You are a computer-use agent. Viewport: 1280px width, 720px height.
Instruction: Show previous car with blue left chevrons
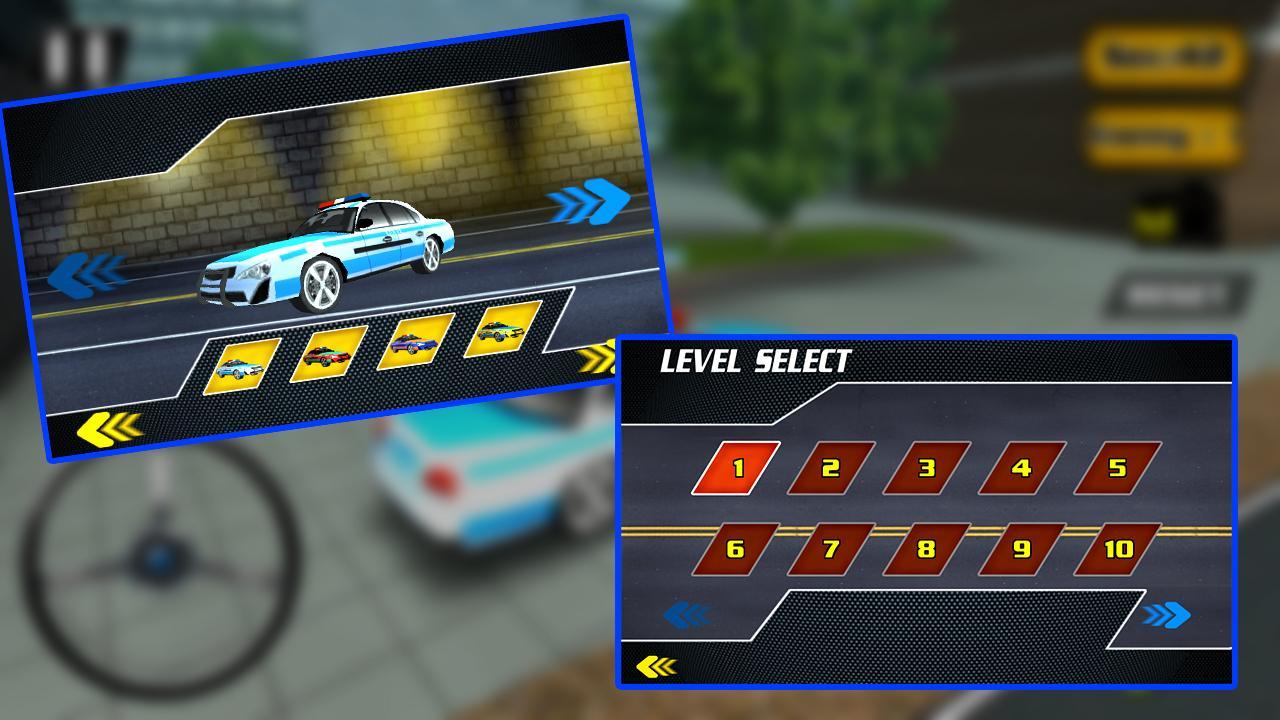pyautogui.click(x=87, y=273)
